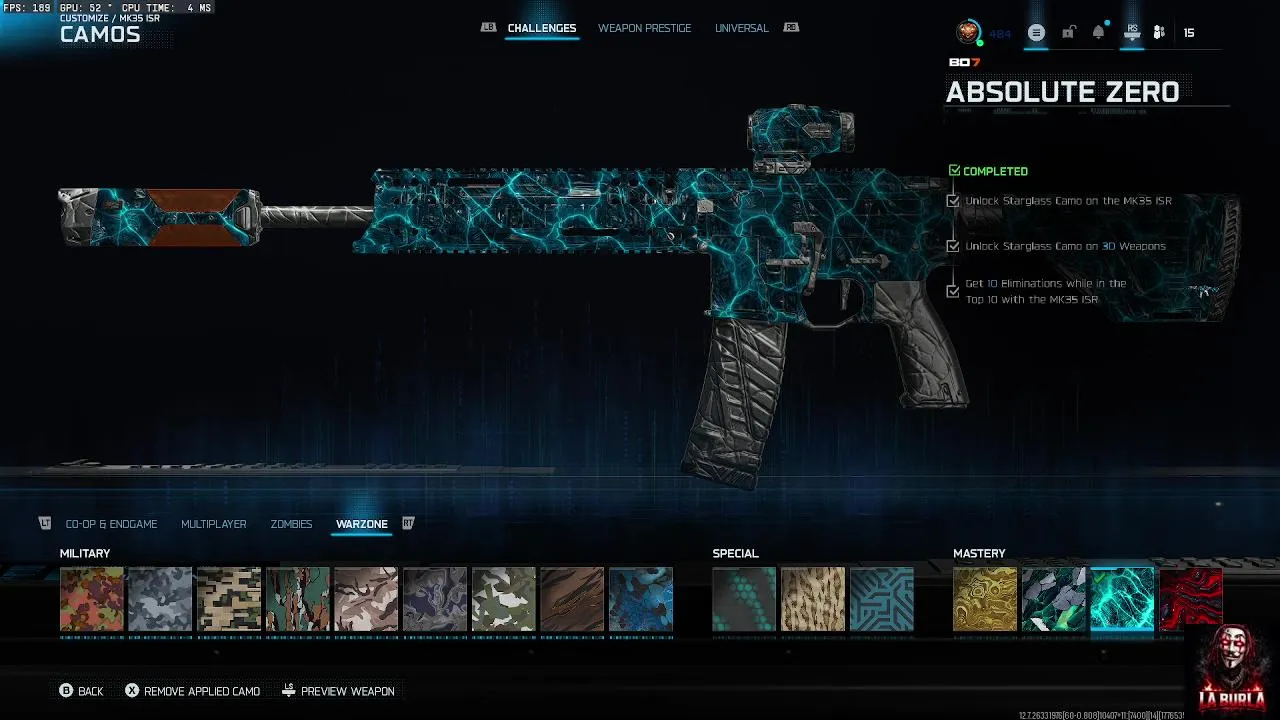The width and height of the screenshot is (1280, 720).
Task: Select the tan digital pixel camo
Action: pyautogui.click(x=229, y=600)
